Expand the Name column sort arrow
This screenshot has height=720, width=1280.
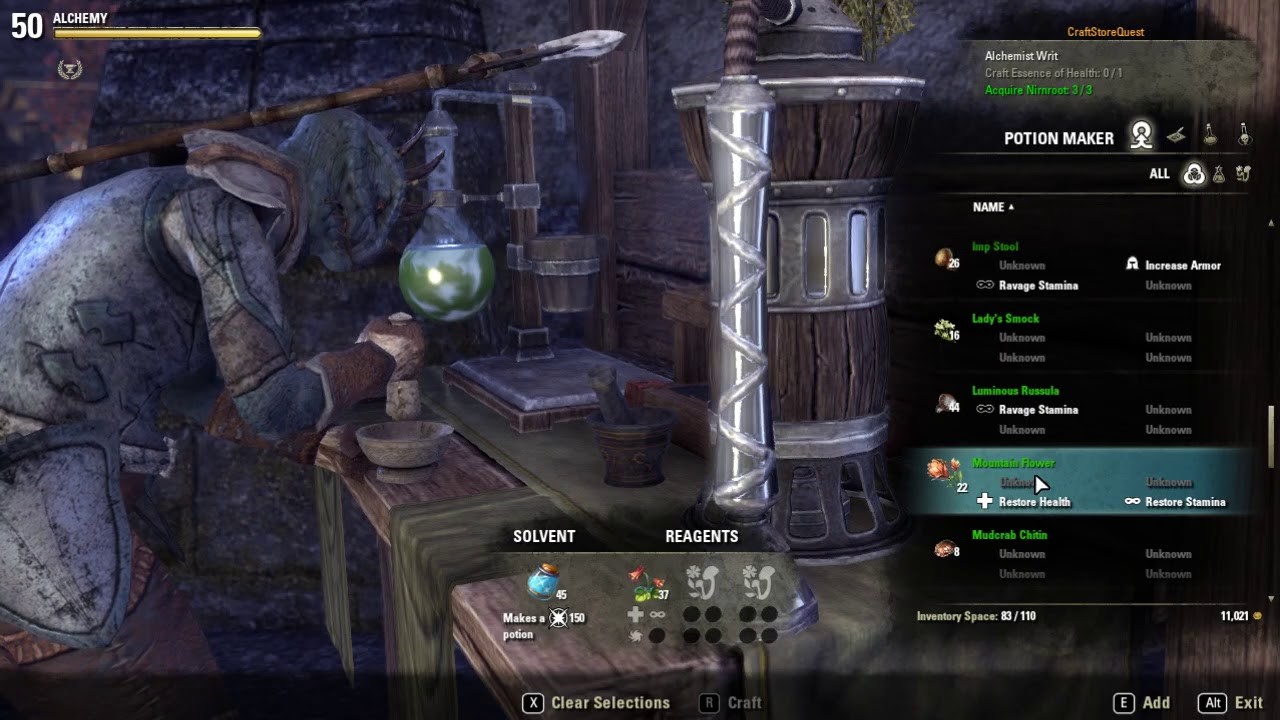coord(1012,207)
